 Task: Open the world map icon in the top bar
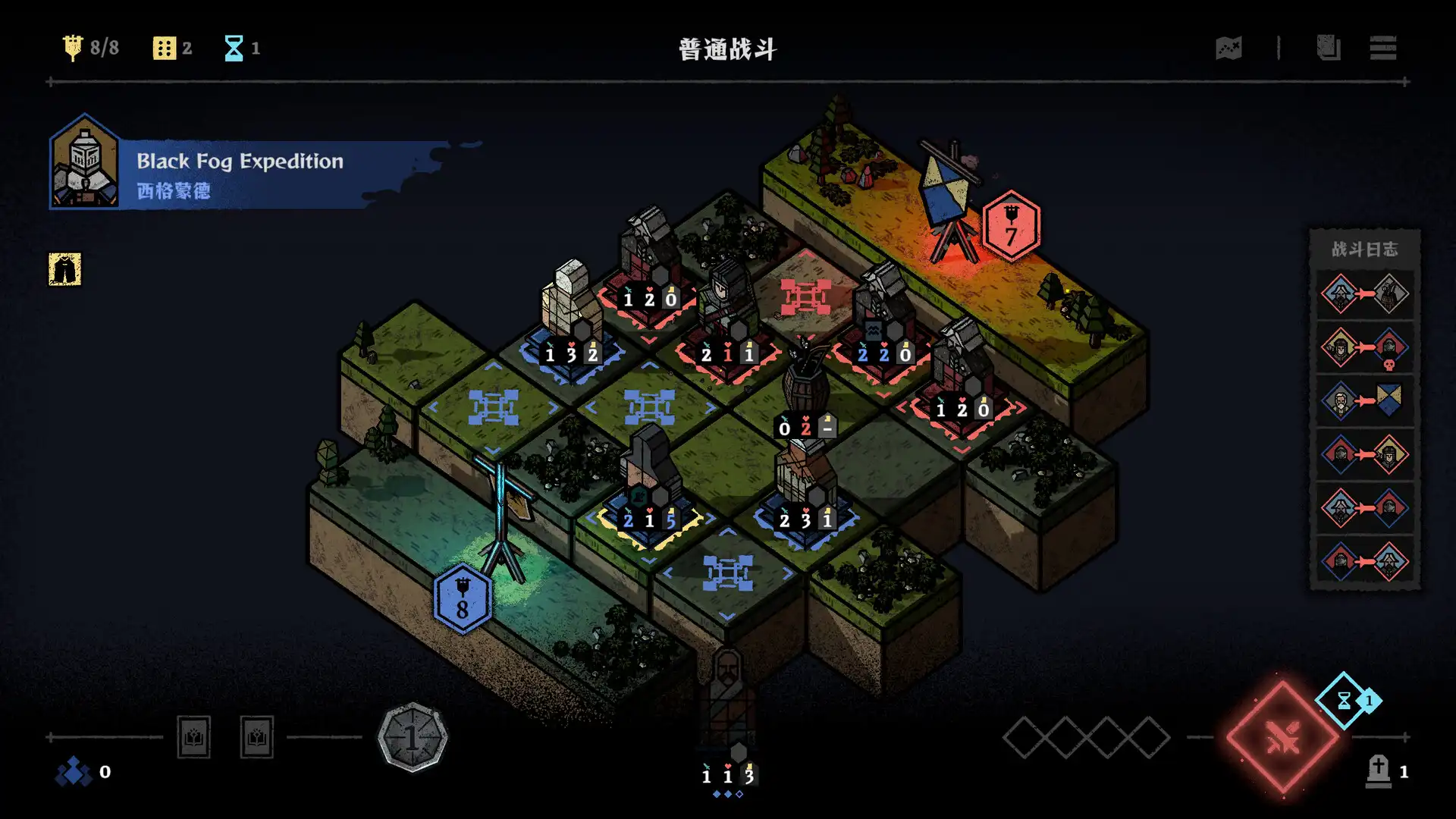[1229, 48]
